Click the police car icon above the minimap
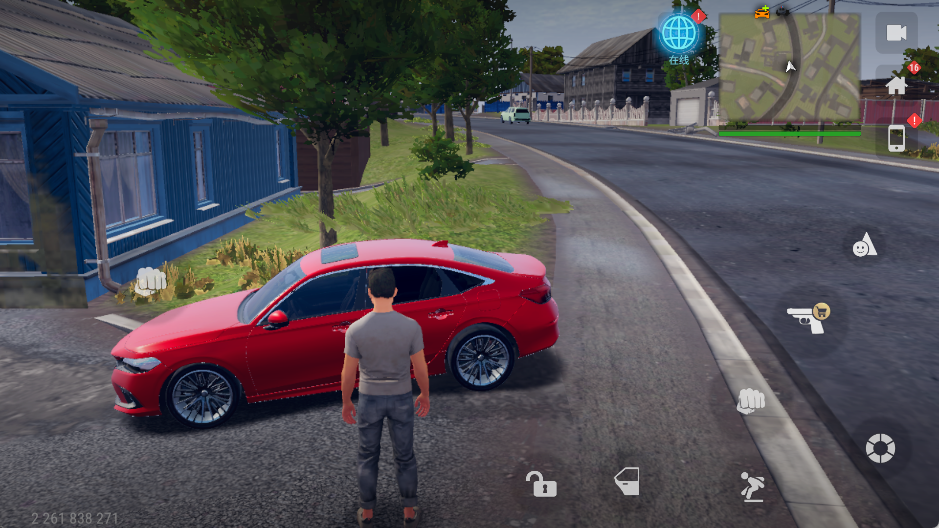 783,11
